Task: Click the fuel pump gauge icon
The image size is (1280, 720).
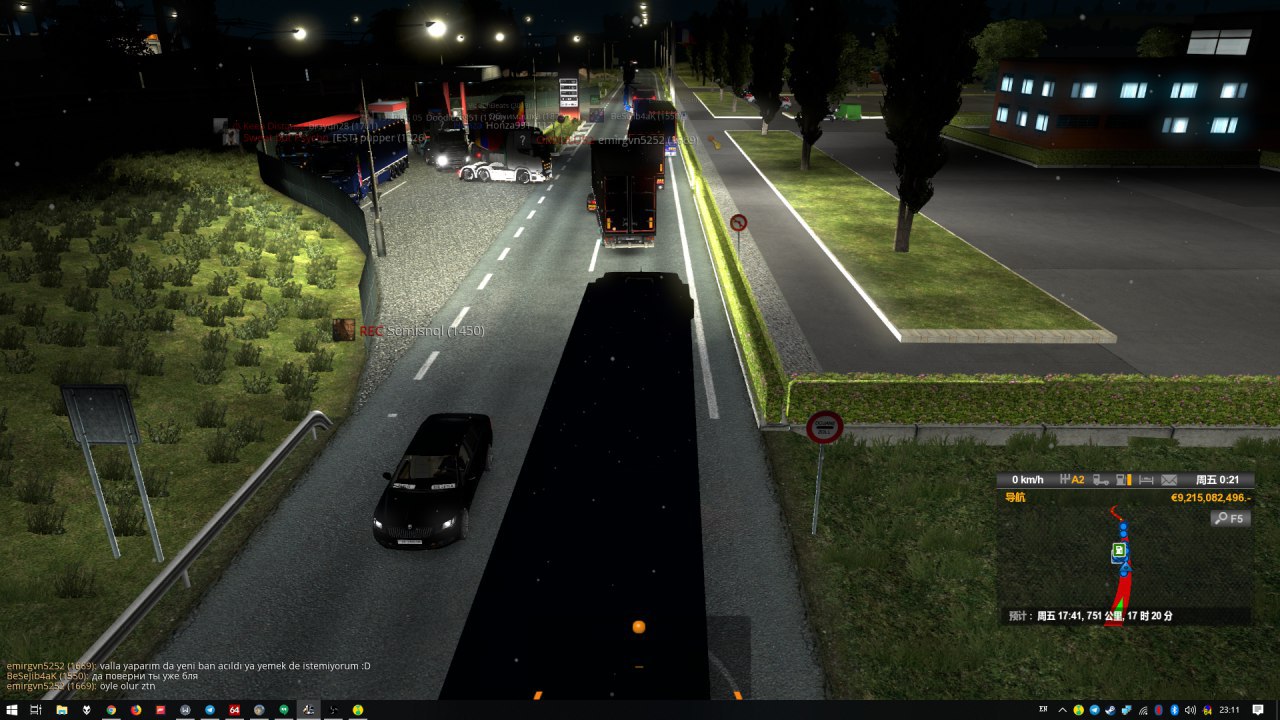Action: (1123, 480)
